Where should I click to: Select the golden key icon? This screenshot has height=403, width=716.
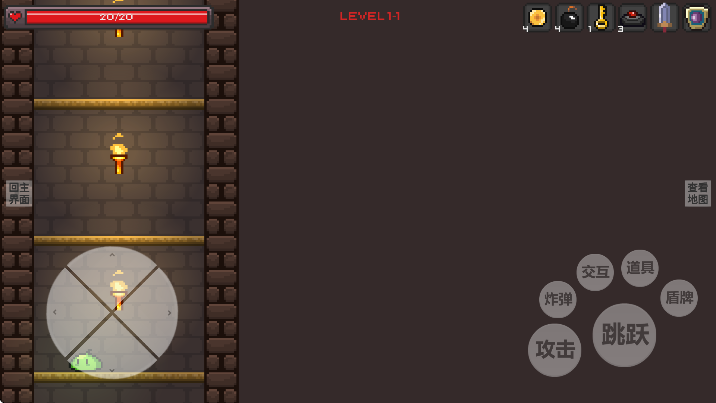[x=601, y=17]
